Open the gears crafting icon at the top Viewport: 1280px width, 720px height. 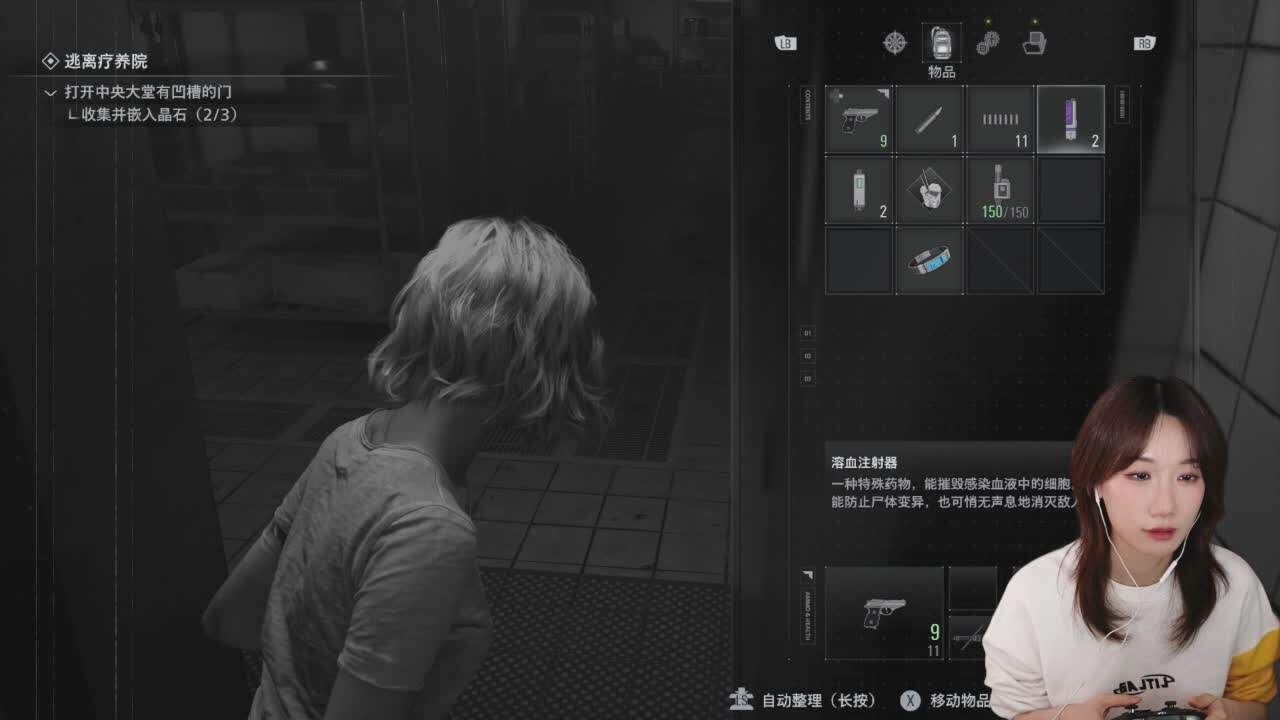[985, 43]
